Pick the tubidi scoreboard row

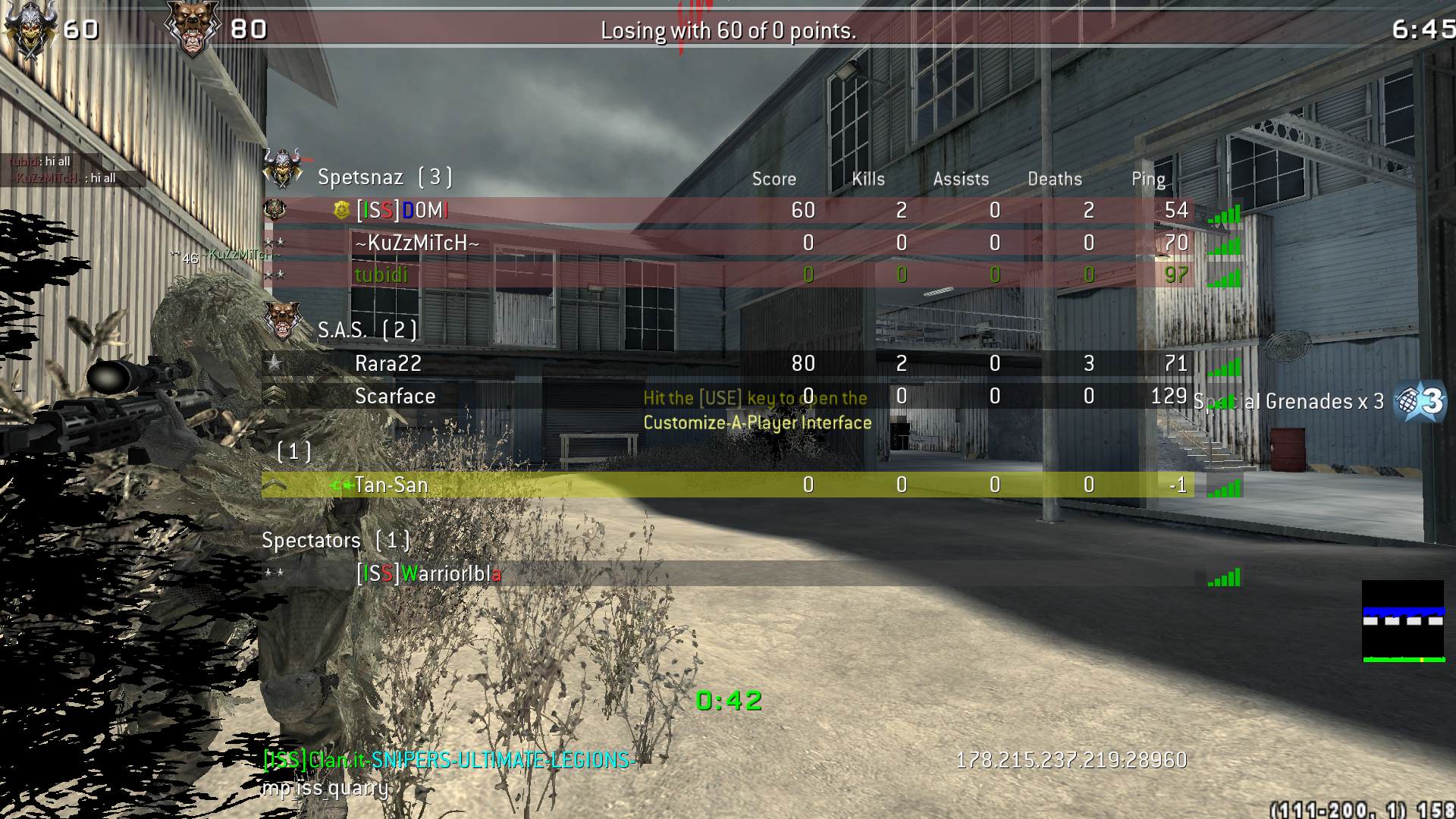381,275
